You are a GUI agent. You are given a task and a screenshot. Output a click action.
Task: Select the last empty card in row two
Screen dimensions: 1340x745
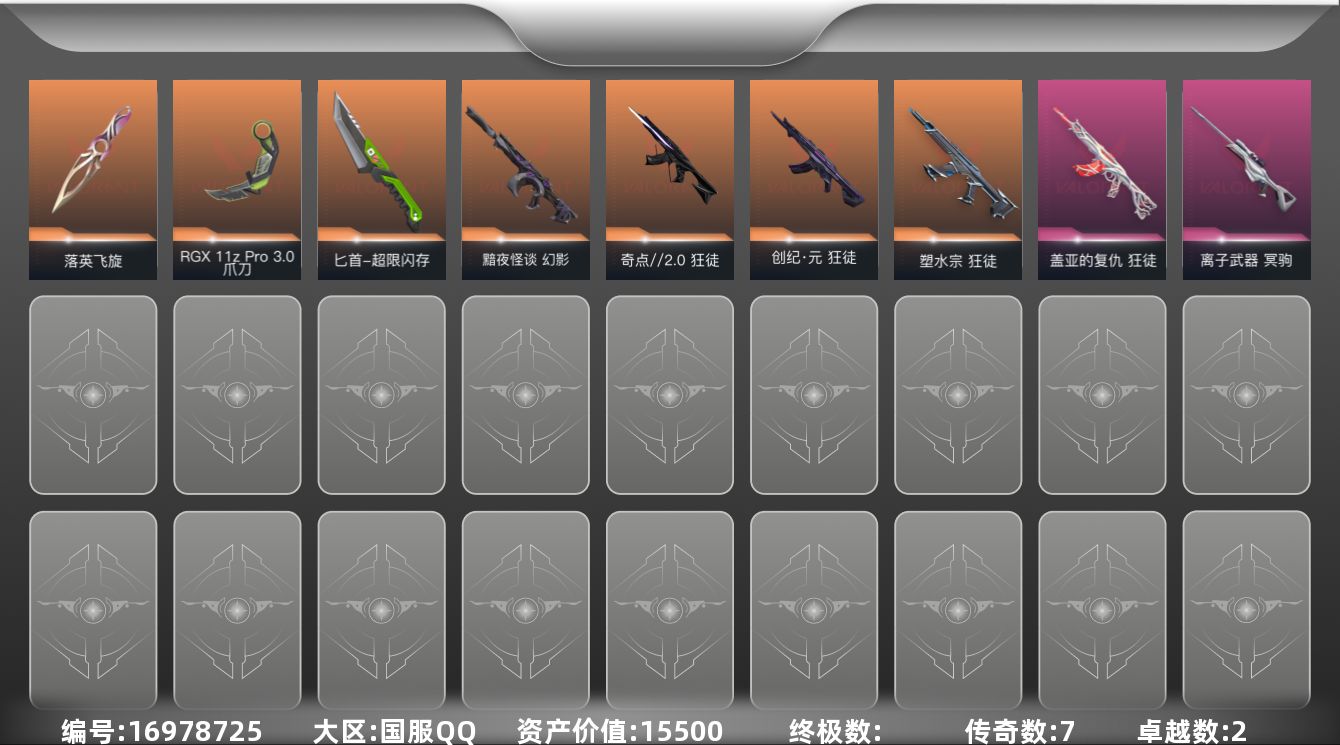coord(1245,395)
